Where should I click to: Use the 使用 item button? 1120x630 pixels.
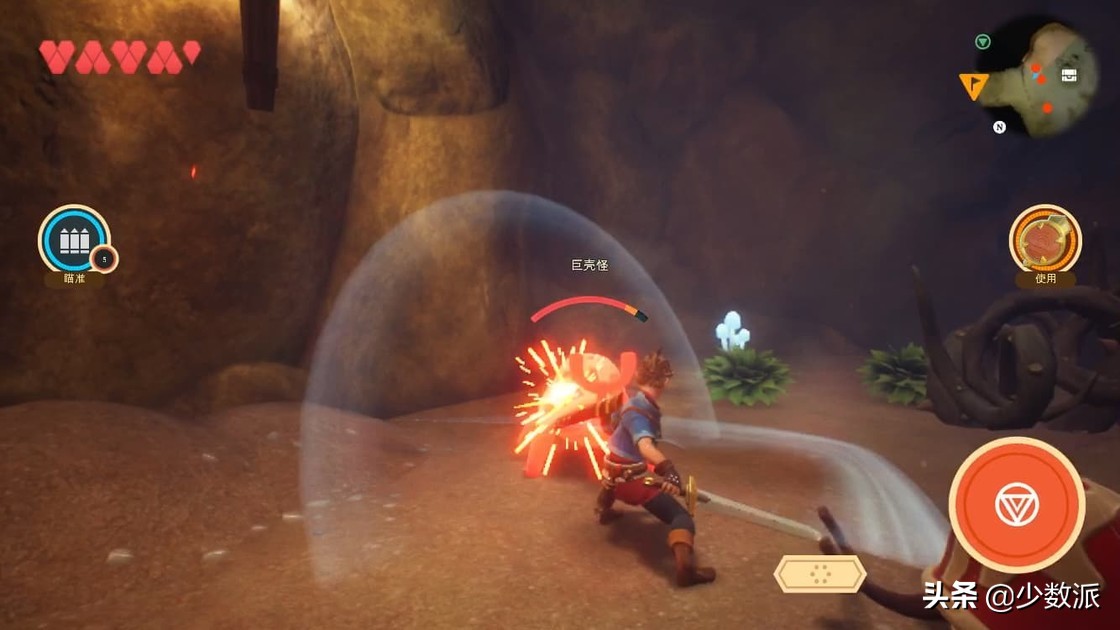click(x=1045, y=240)
